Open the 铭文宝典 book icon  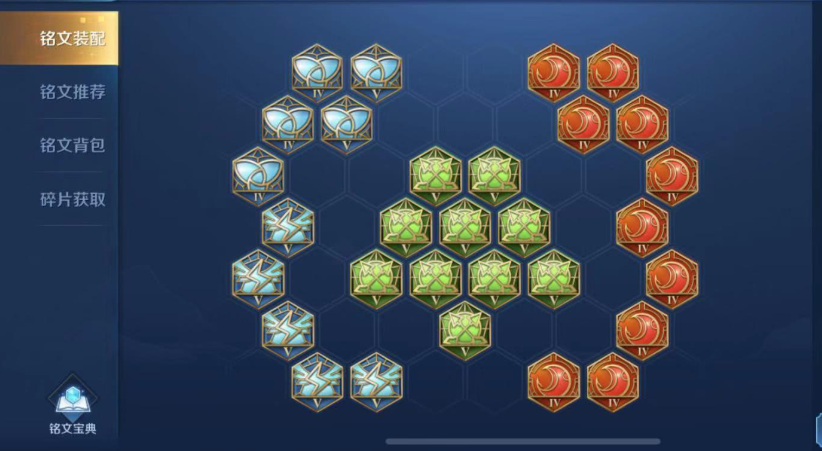[x=74, y=403]
